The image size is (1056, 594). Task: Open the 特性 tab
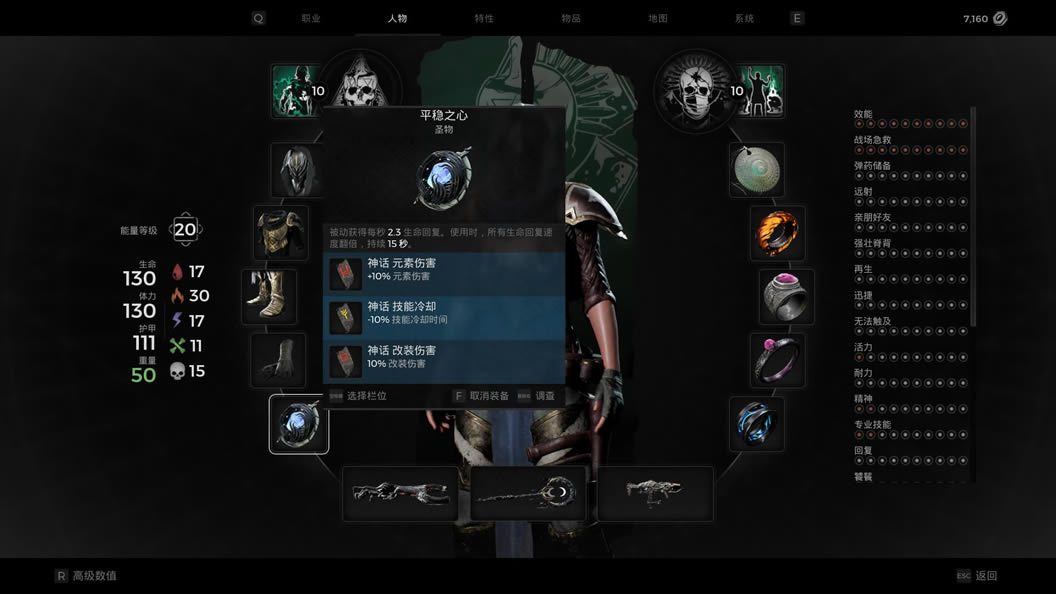tap(484, 18)
